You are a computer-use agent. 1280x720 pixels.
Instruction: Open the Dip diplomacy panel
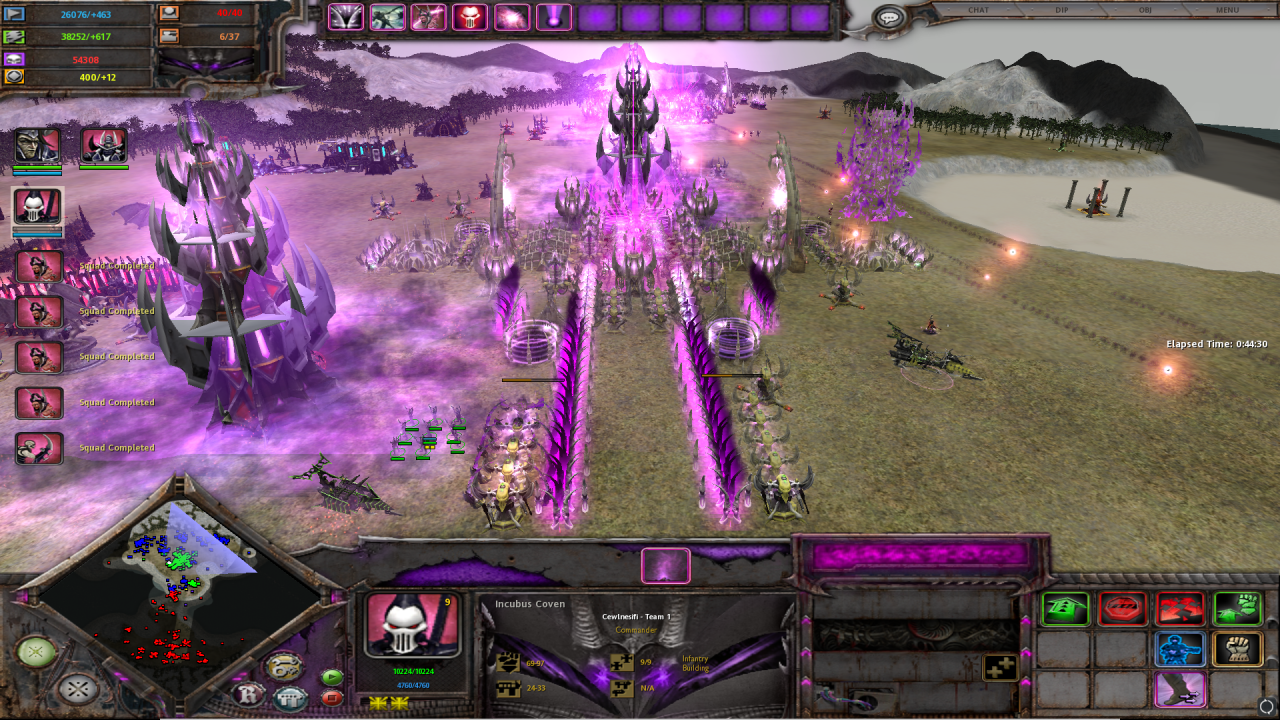(1062, 10)
